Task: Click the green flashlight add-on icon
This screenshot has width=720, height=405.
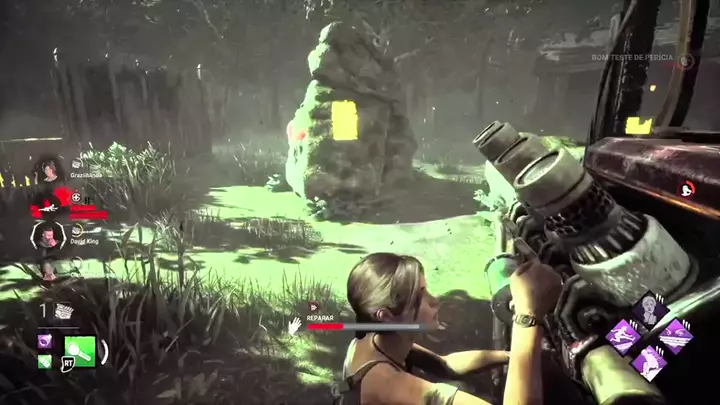Action: tap(45, 361)
